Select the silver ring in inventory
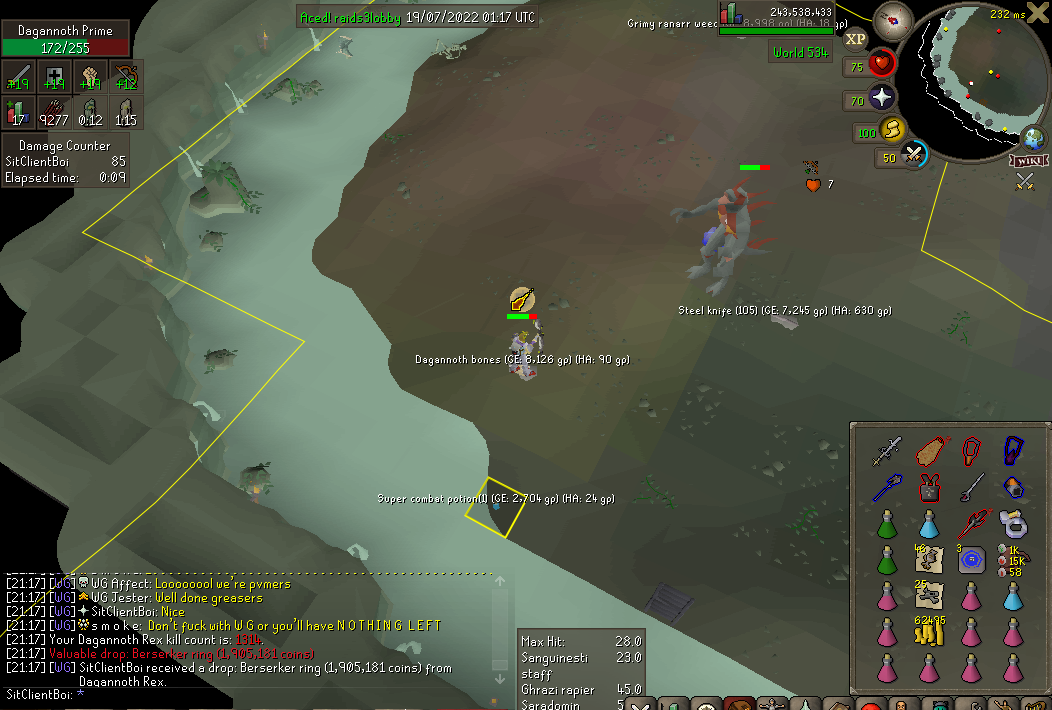 click(1014, 522)
